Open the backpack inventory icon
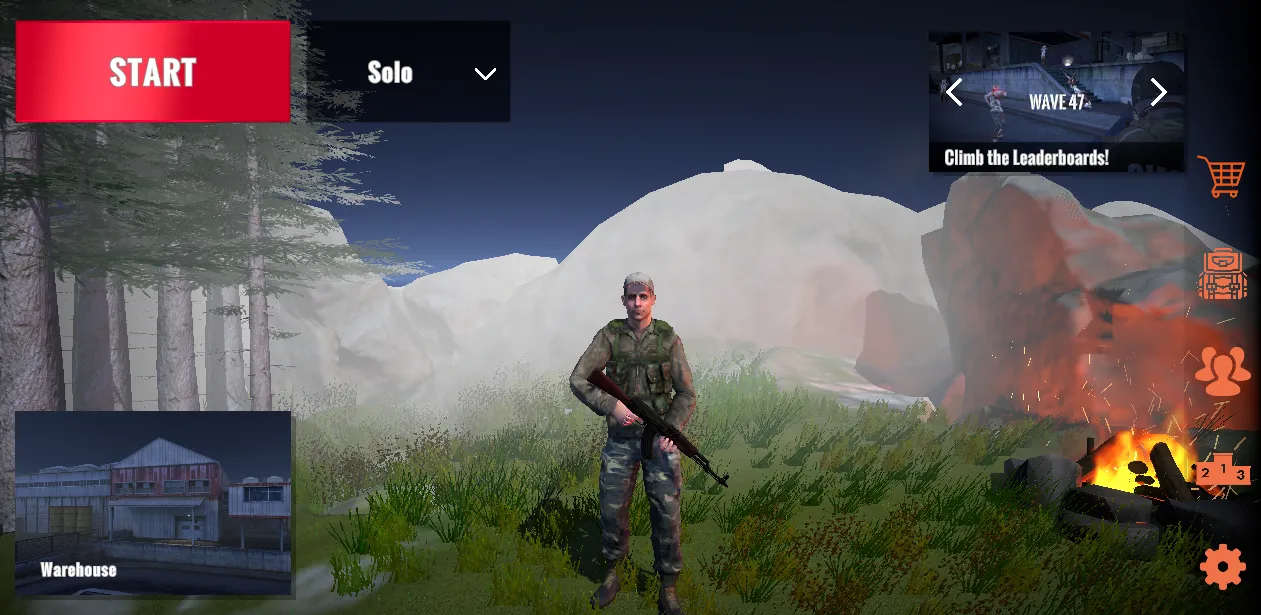1261x615 pixels. click(x=1222, y=275)
